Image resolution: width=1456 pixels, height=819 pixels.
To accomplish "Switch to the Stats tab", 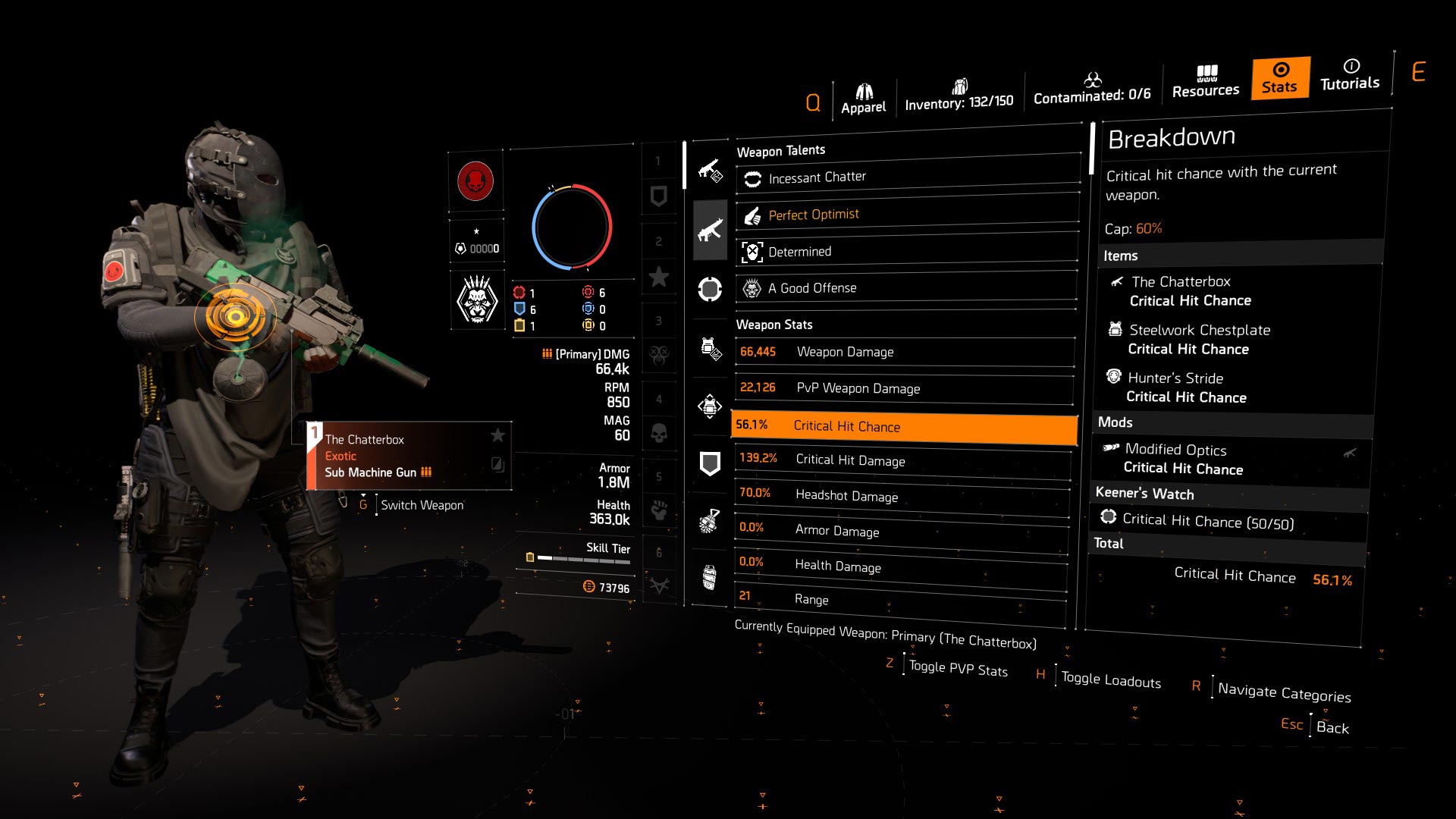I will point(1279,78).
